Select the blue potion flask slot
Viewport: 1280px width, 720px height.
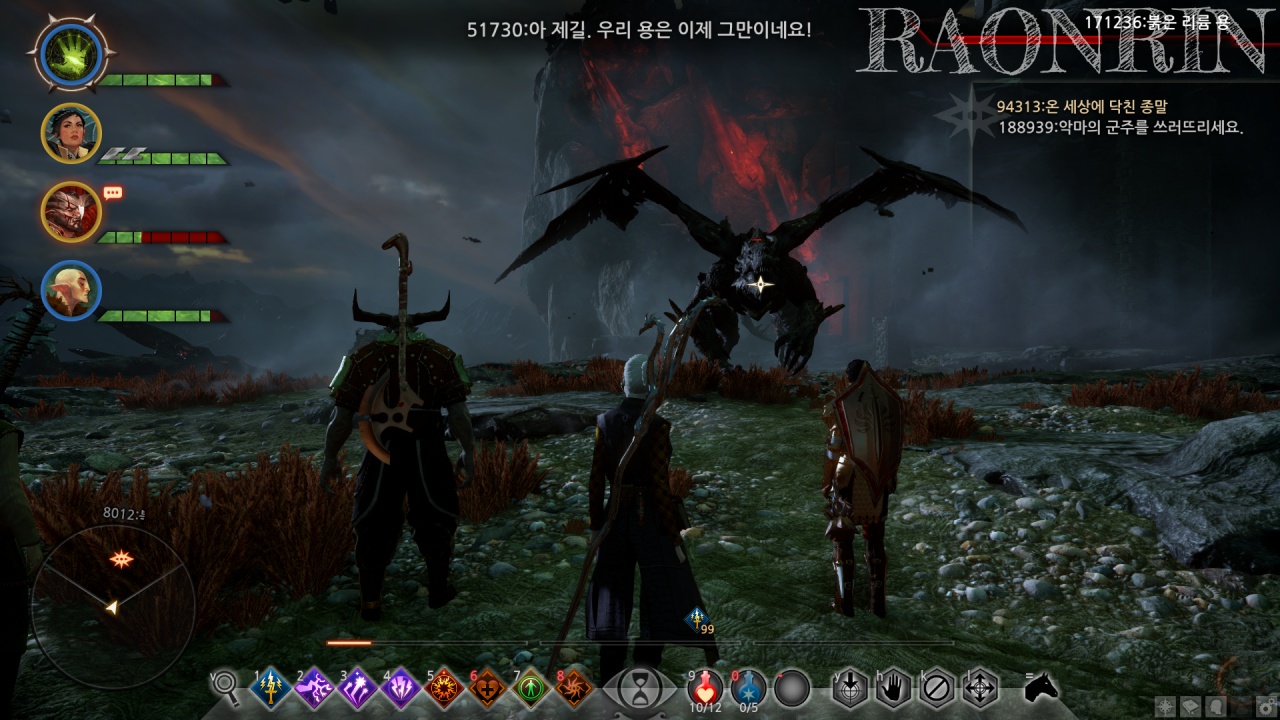click(x=749, y=687)
